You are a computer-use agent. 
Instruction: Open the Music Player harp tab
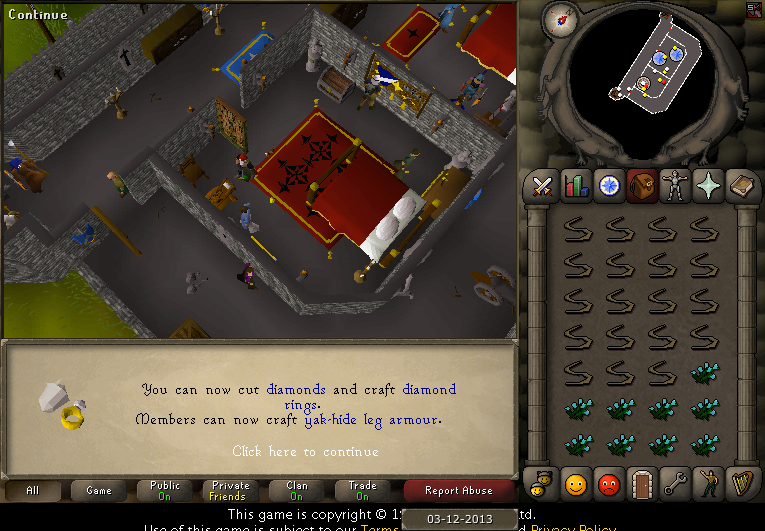click(x=741, y=483)
